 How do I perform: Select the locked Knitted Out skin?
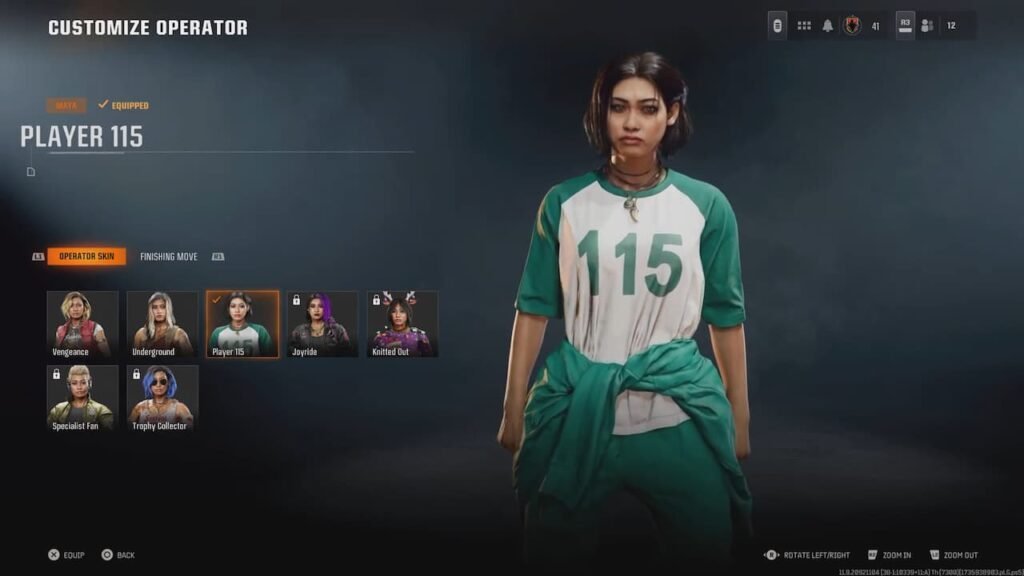click(x=402, y=324)
